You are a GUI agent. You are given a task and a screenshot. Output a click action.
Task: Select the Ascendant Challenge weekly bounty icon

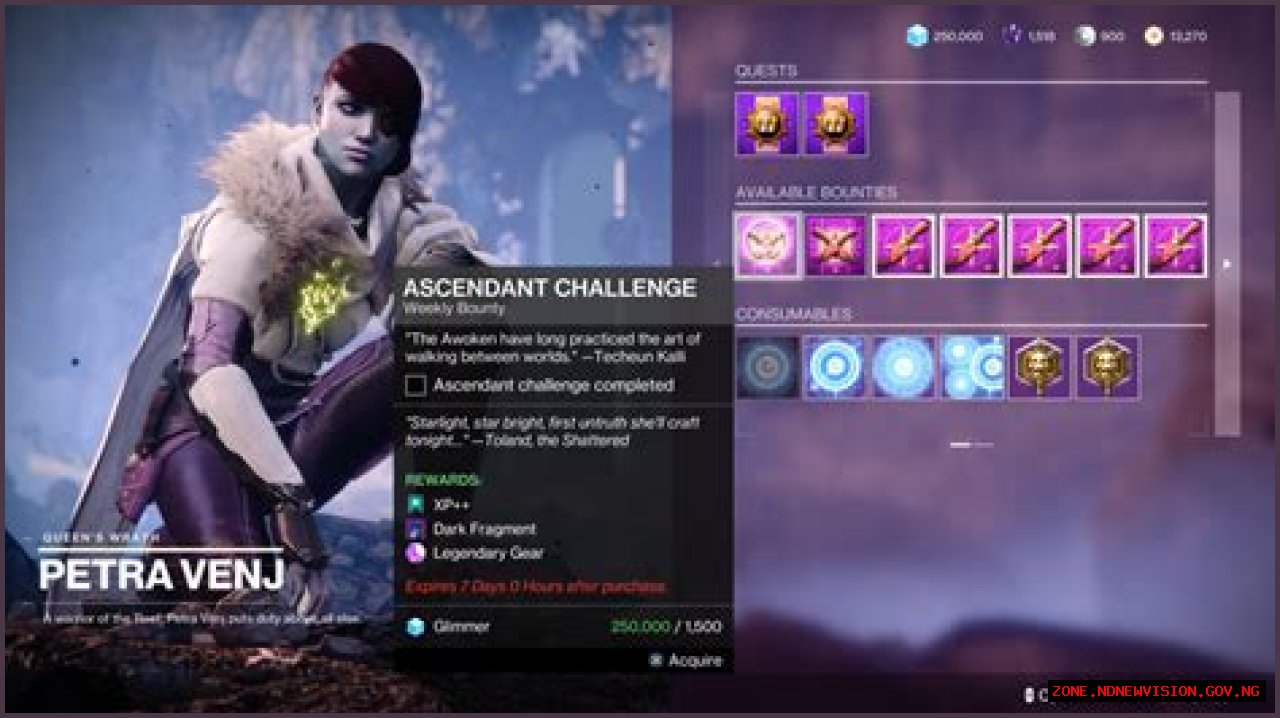767,246
